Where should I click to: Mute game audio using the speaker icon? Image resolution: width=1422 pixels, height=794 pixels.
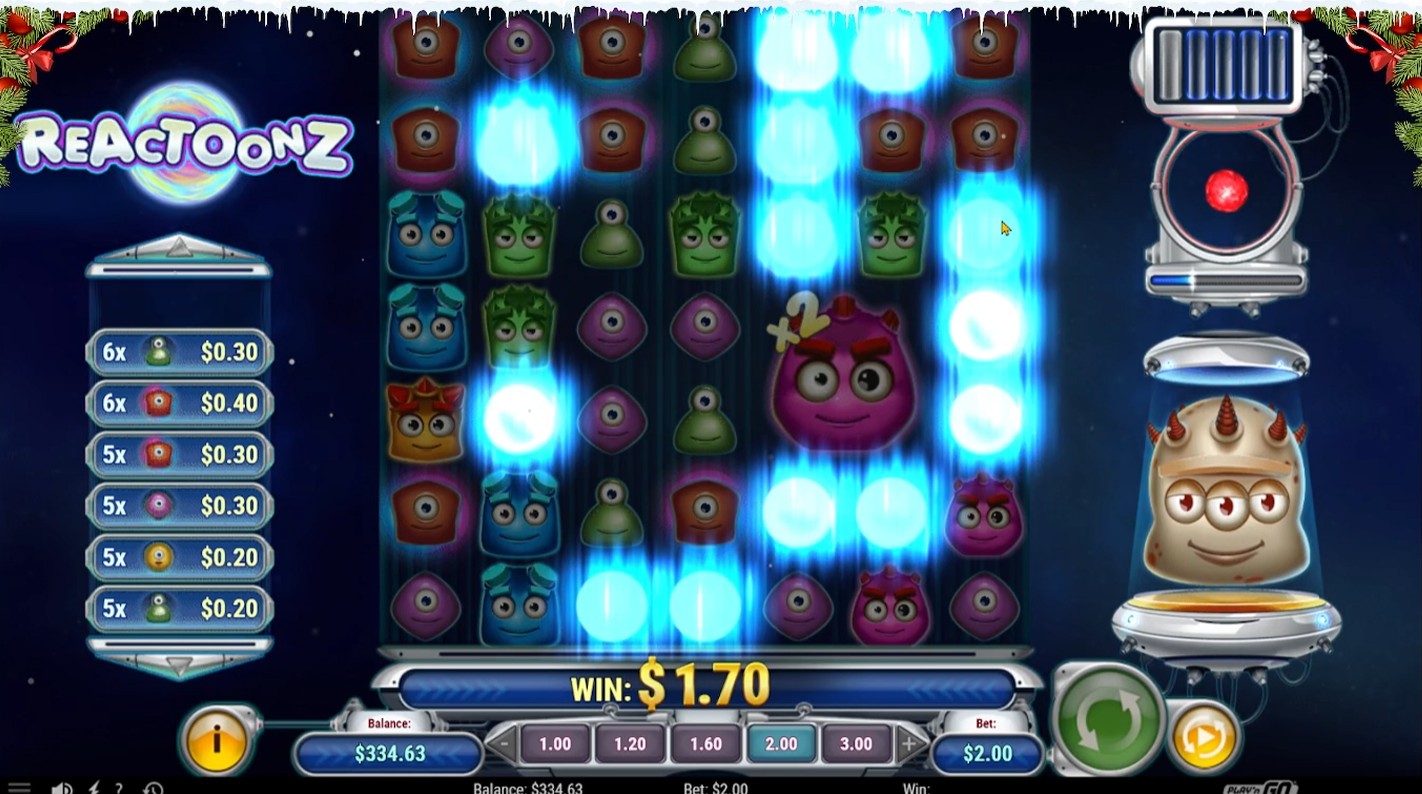pyautogui.click(x=60, y=788)
